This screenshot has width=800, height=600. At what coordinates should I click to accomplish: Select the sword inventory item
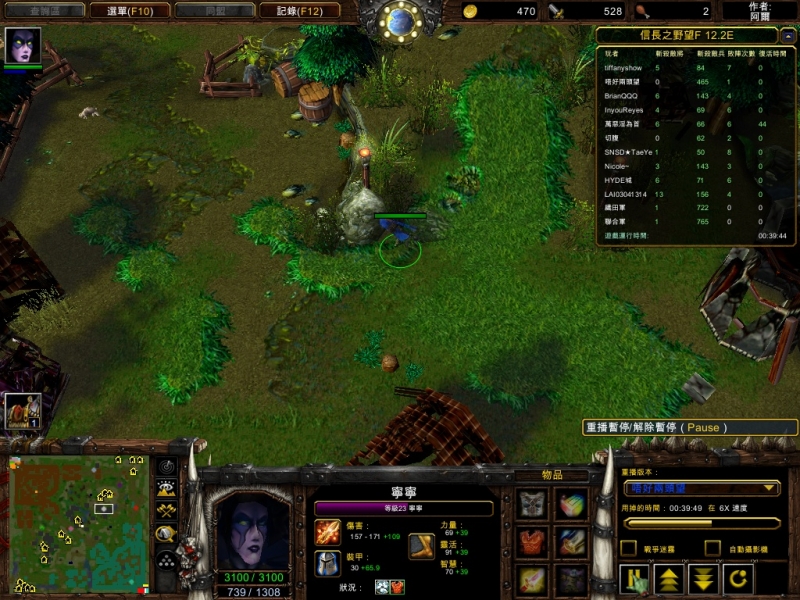click(x=532, y=580)
